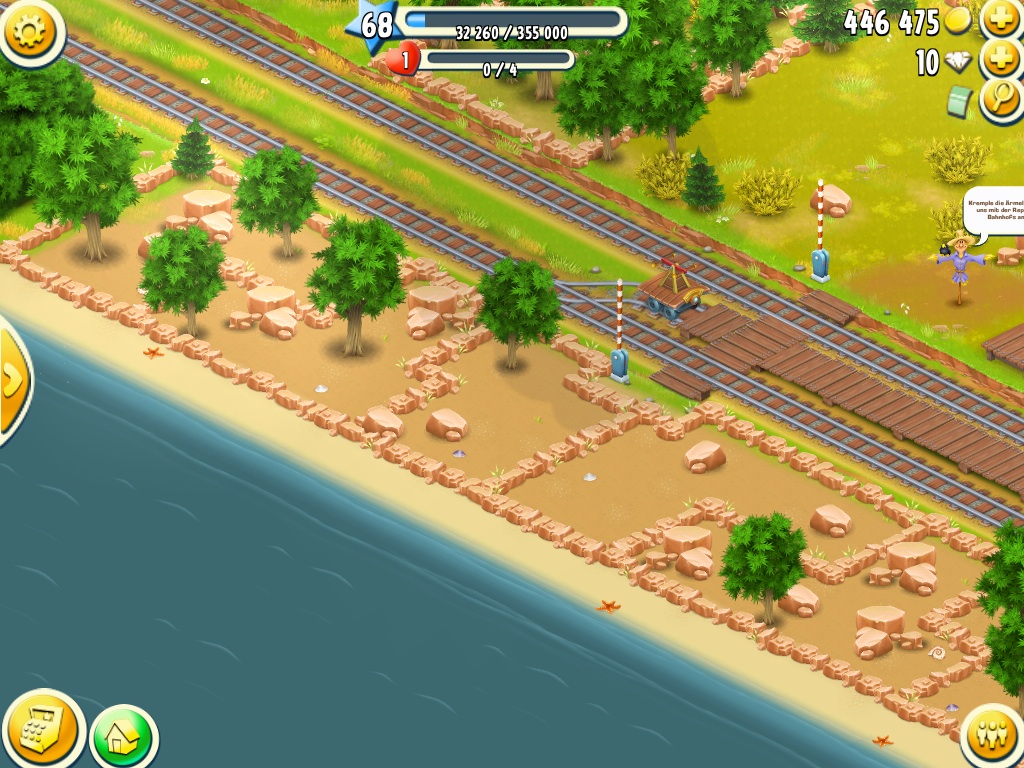Open the friends list button
Image resolution: width=1024 pixels, height=768 pixels.
click(992, 737)
